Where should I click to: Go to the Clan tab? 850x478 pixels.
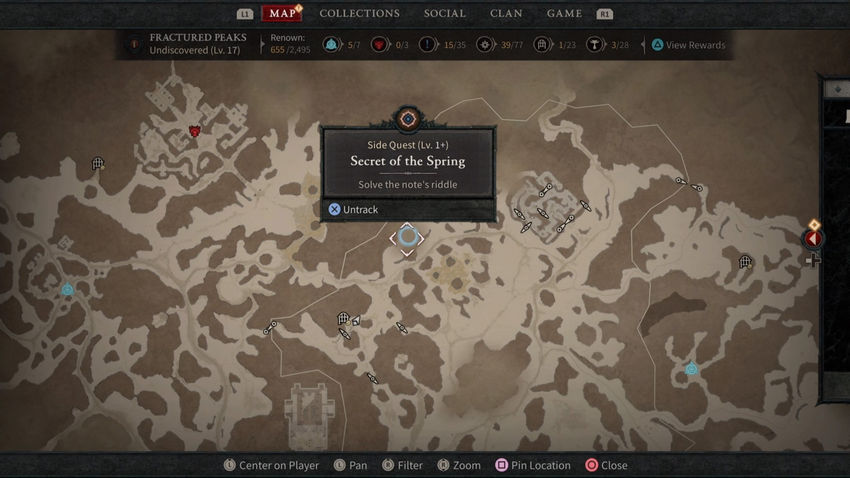pos(506,14)
